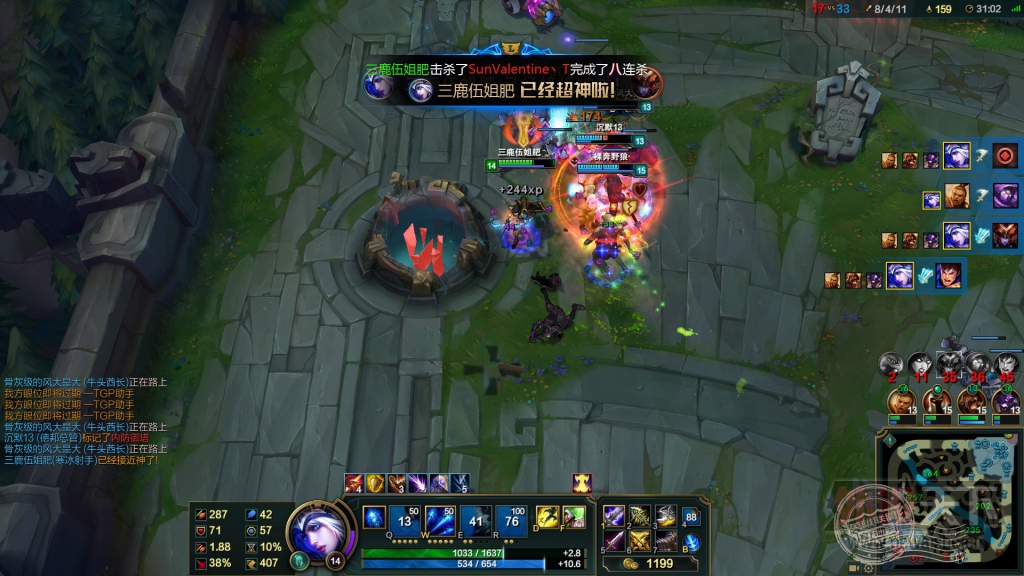Select the item in inventory slot 3
Screen dimensions: 1024x576
(x=666, y=517)
